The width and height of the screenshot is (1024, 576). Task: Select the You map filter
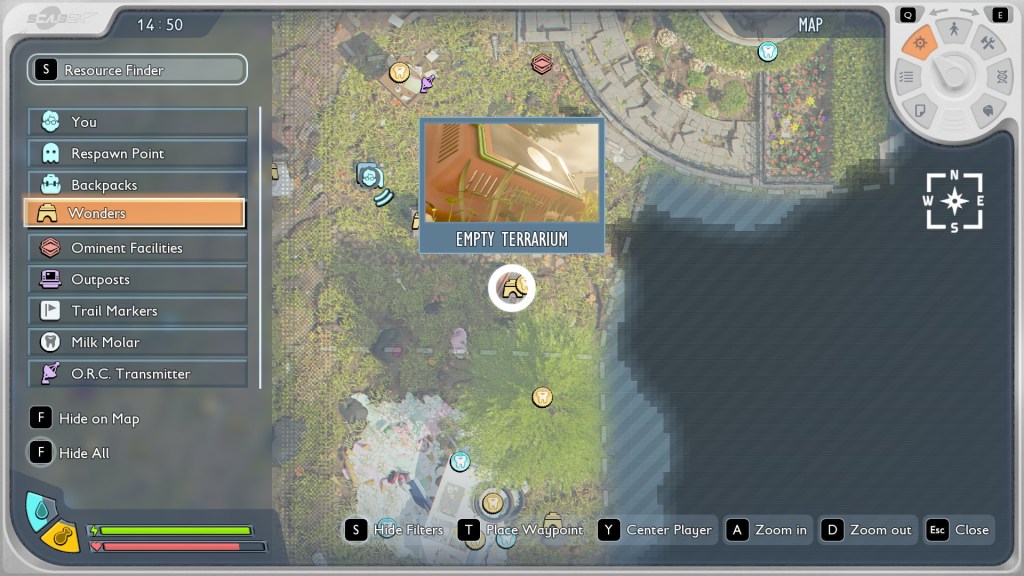pos(137,122)
